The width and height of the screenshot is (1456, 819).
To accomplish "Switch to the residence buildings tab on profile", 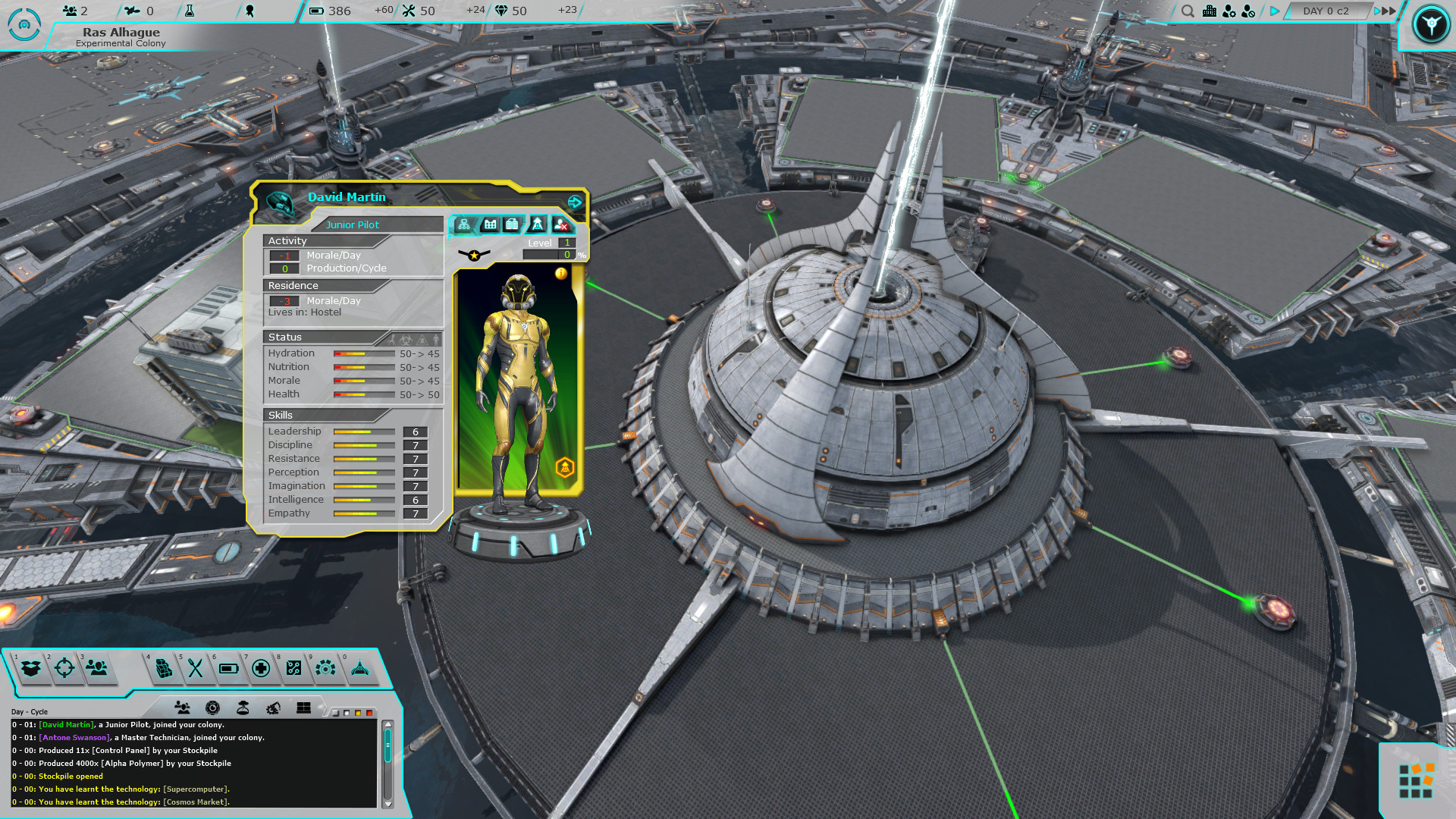I will pyautogui.click(x=513, y=224).
